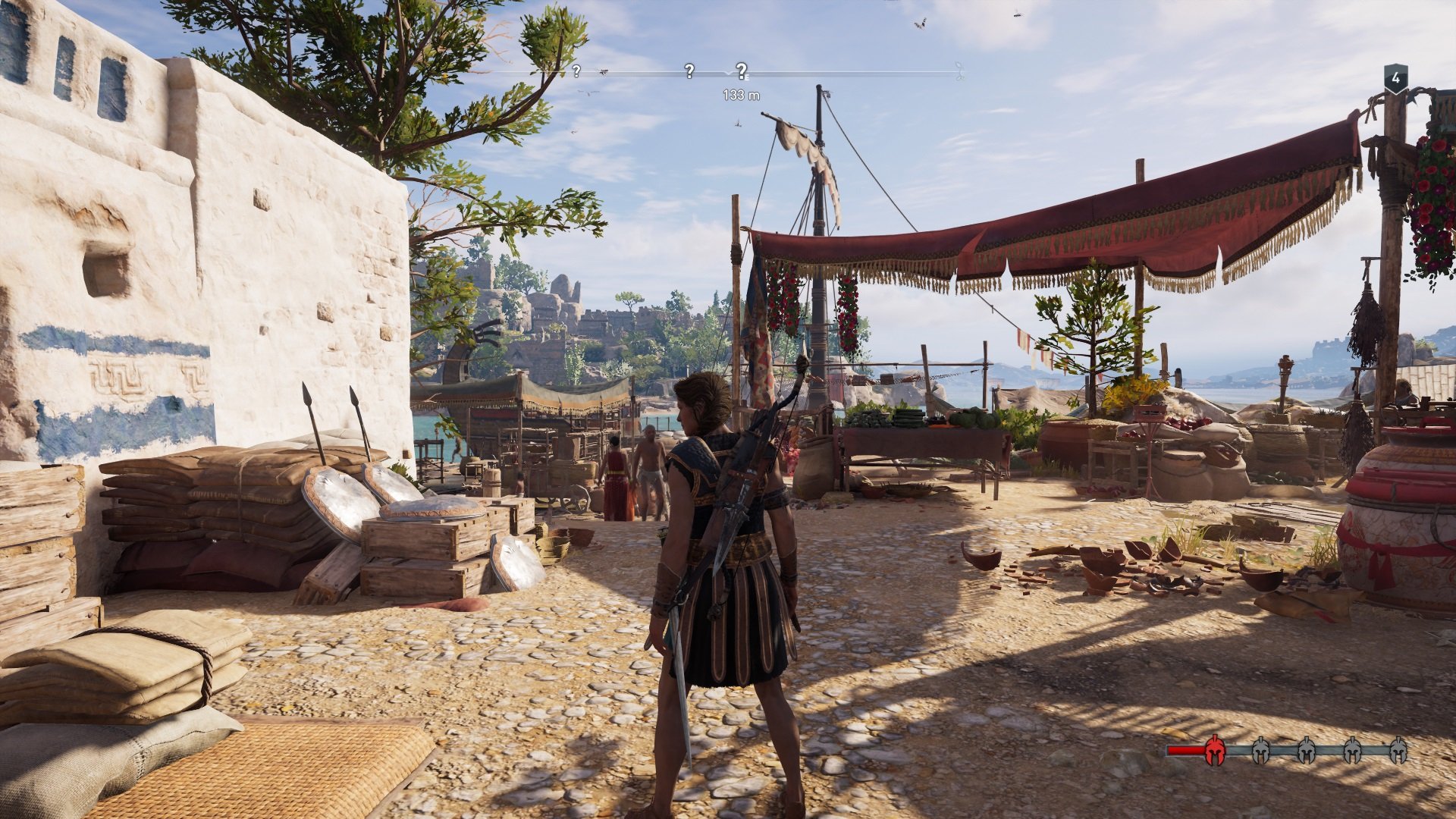Select the question mark marker above 133 m
Screen dimensions: 1456x819
click(741, 71)
